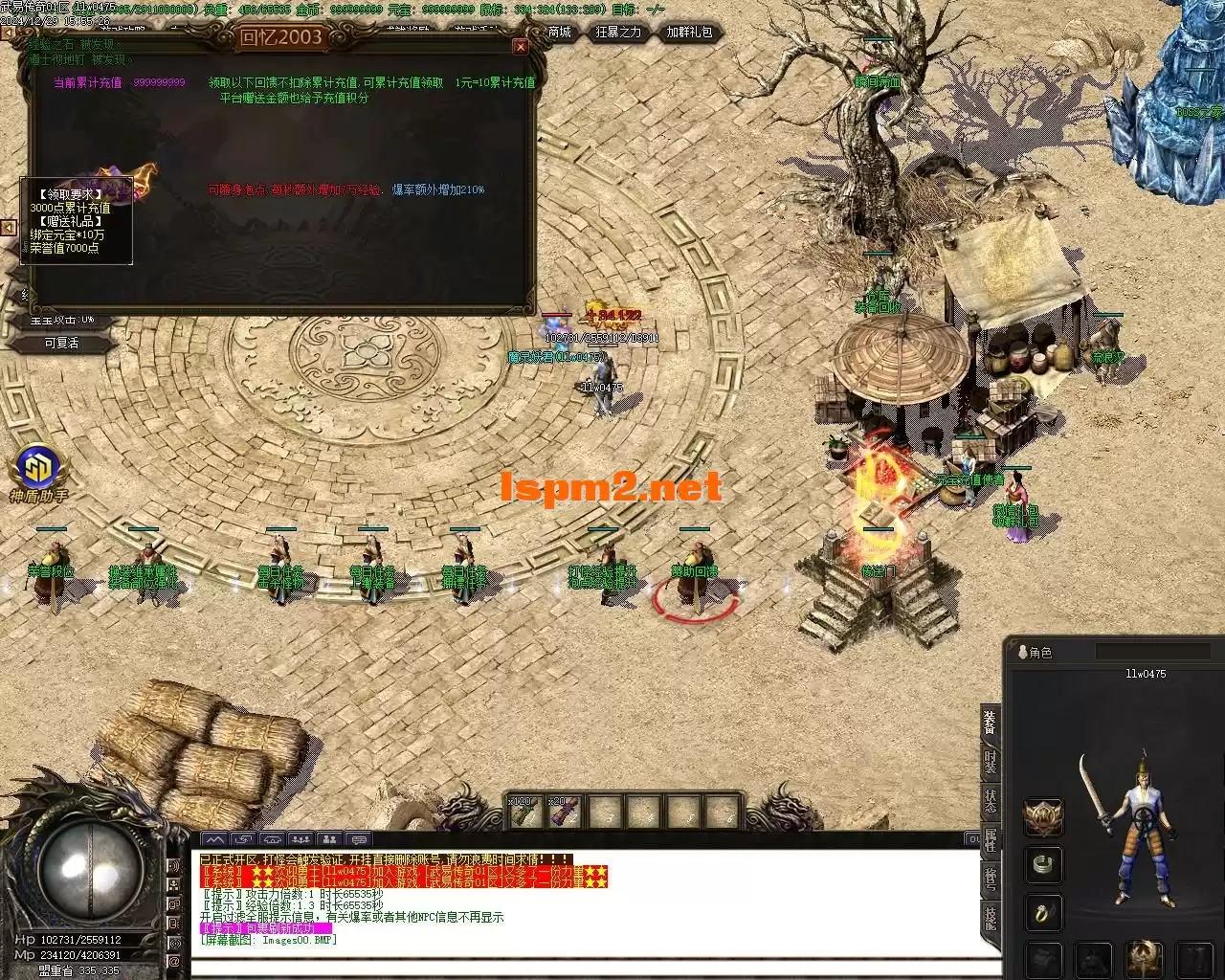Open the 加群礼包 gift pack
The width and height of the screenshot is (1225, 980).
coord(689,33)
